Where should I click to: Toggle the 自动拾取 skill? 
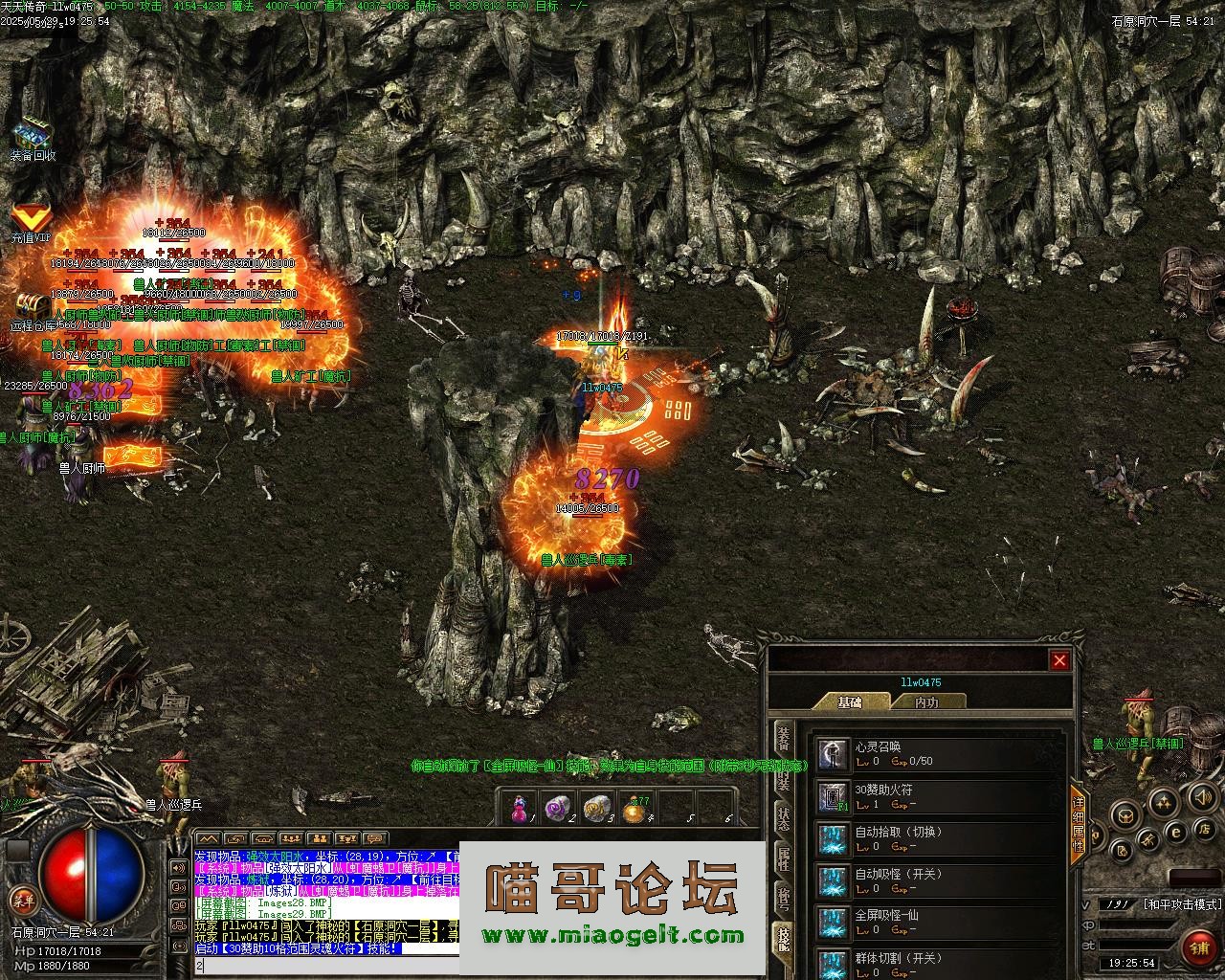[x=833, y=838]
